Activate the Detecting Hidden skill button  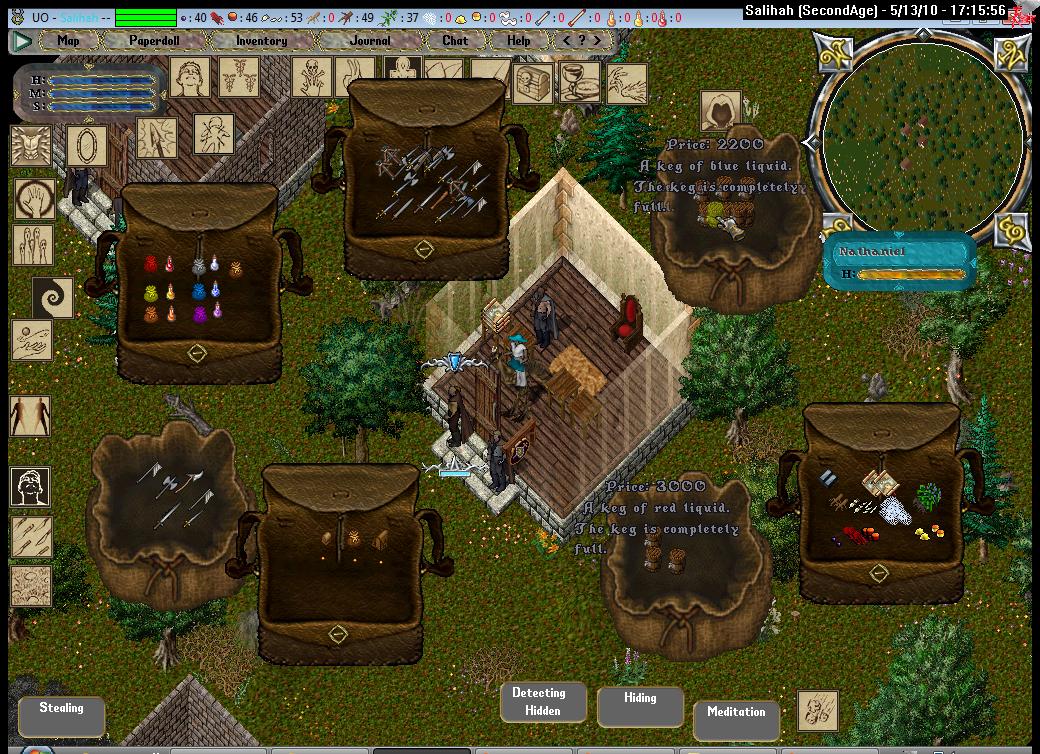pyautogui.click(x=539, y=702)
